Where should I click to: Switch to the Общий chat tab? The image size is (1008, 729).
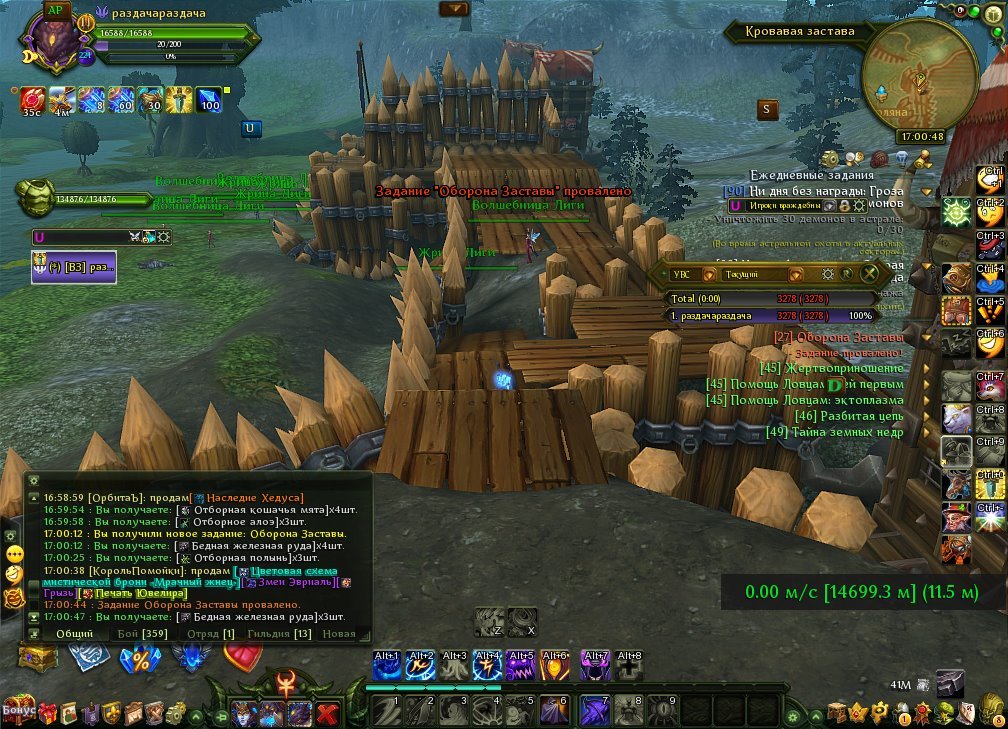pos(74,633)
